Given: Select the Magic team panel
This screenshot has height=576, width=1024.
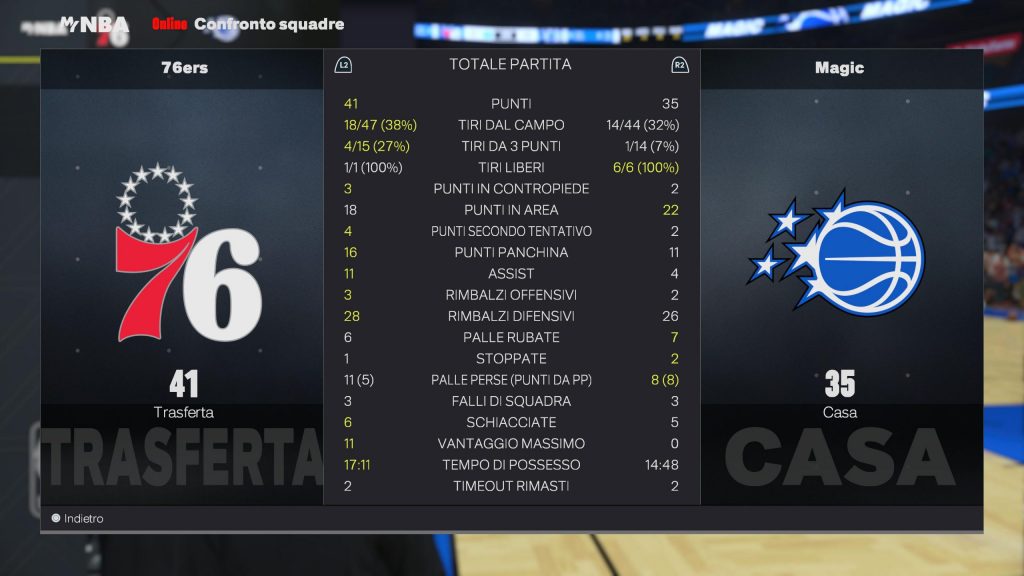Looking at the screenshot, I should point(840,277).
